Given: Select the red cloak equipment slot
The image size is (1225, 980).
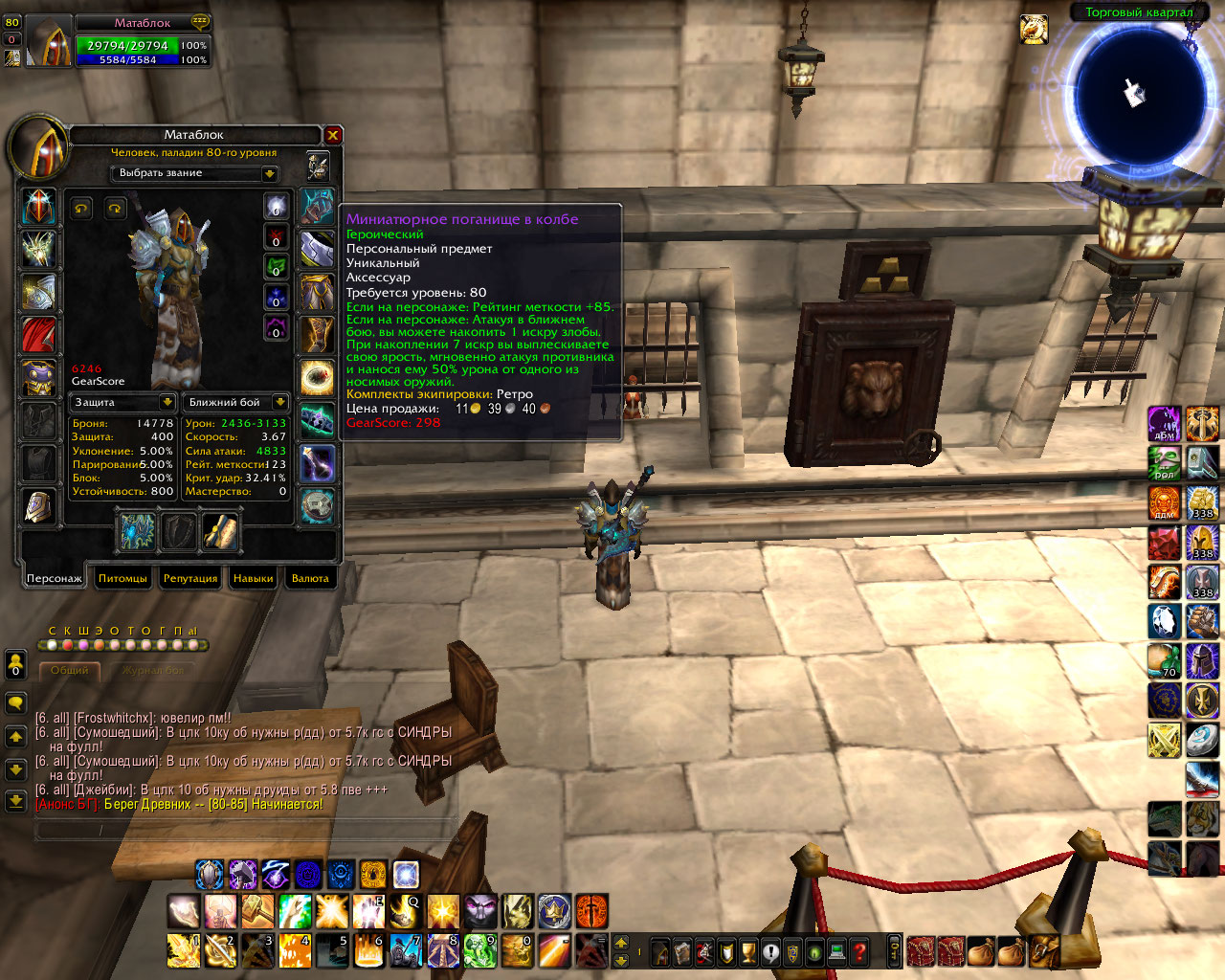Looking at the screenshot, I should click(x=38, y=335).
